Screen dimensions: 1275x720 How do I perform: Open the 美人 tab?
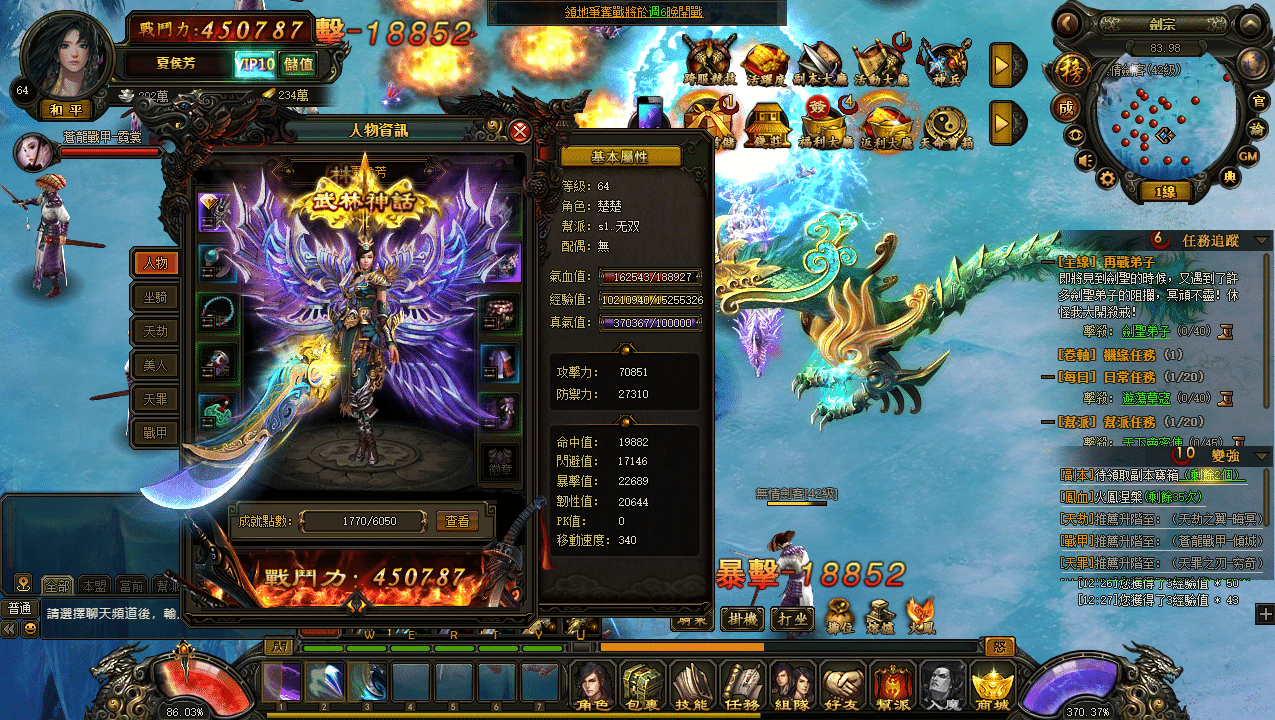[x=156, y=365]
